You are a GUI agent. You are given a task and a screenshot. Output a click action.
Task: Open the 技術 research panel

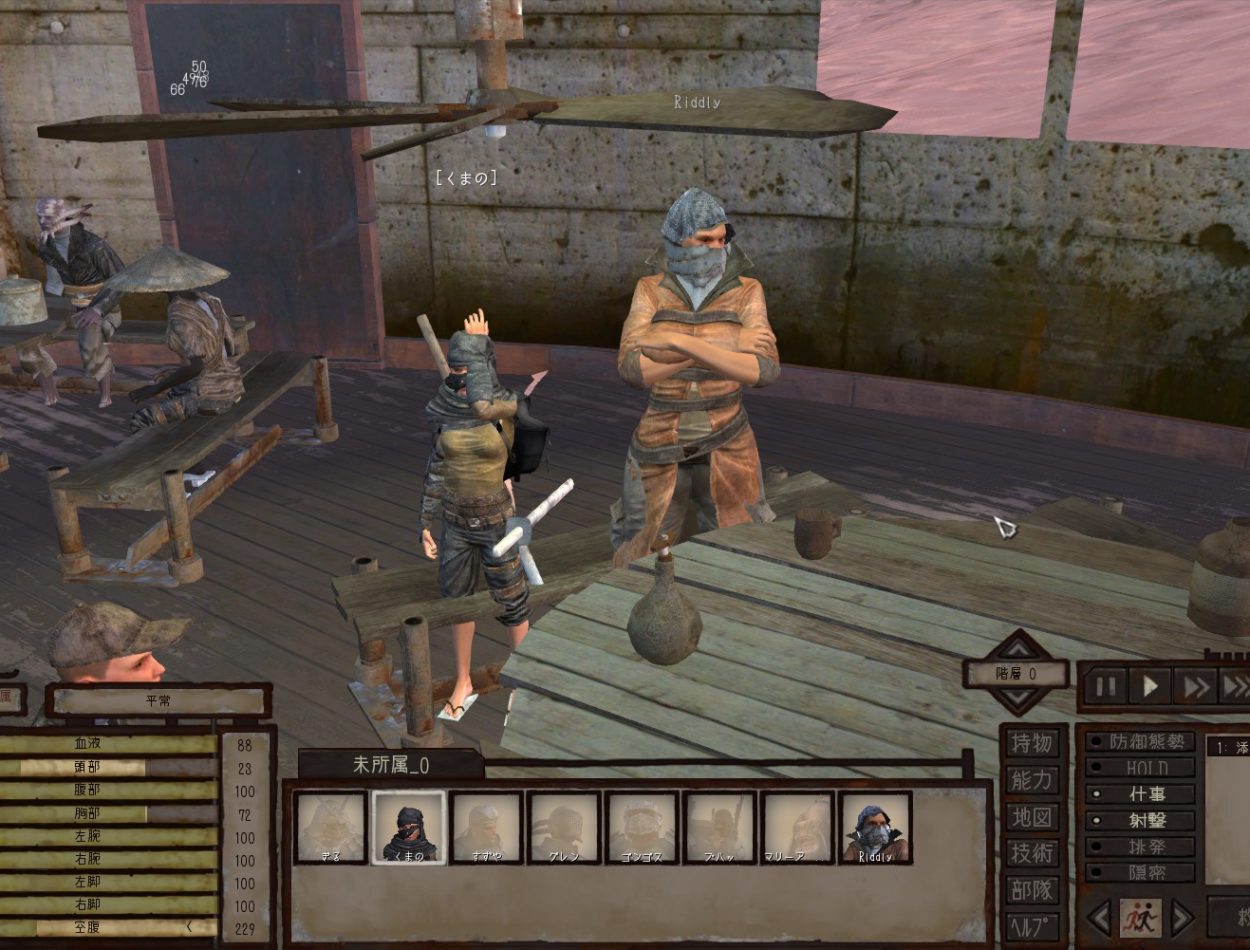pos(1032,853)
